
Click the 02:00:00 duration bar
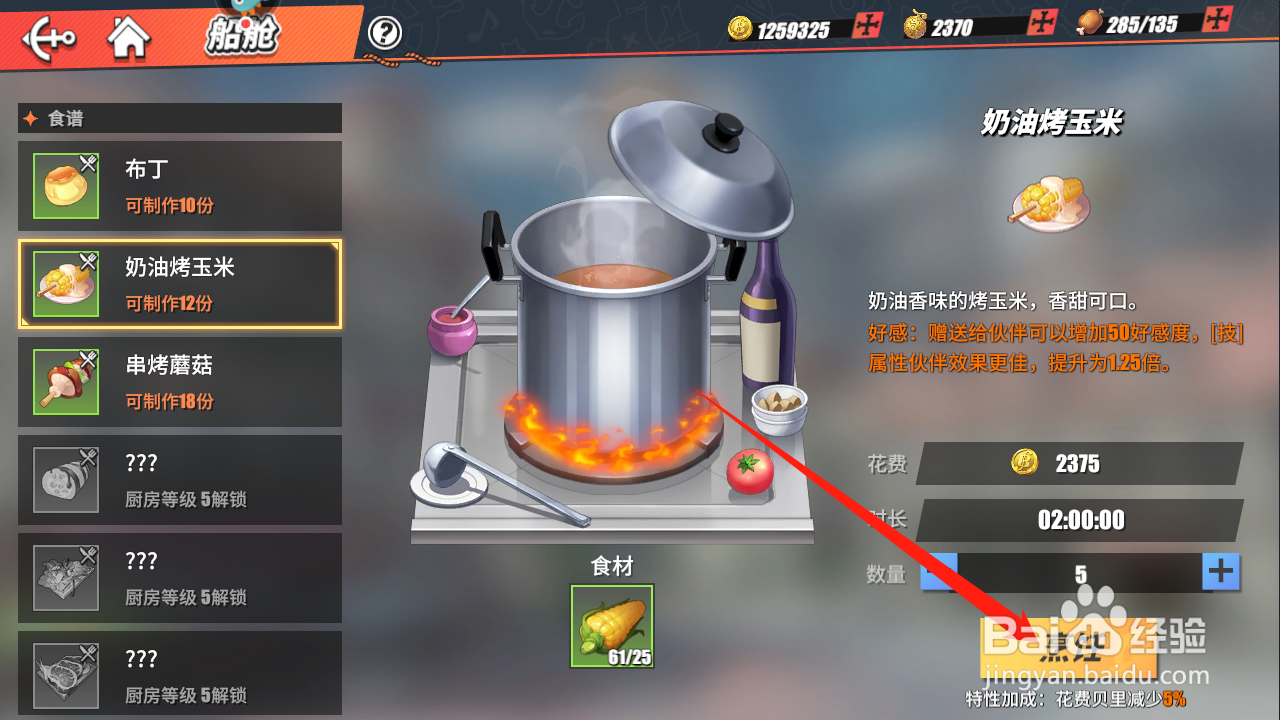(x=1078, y=519)
